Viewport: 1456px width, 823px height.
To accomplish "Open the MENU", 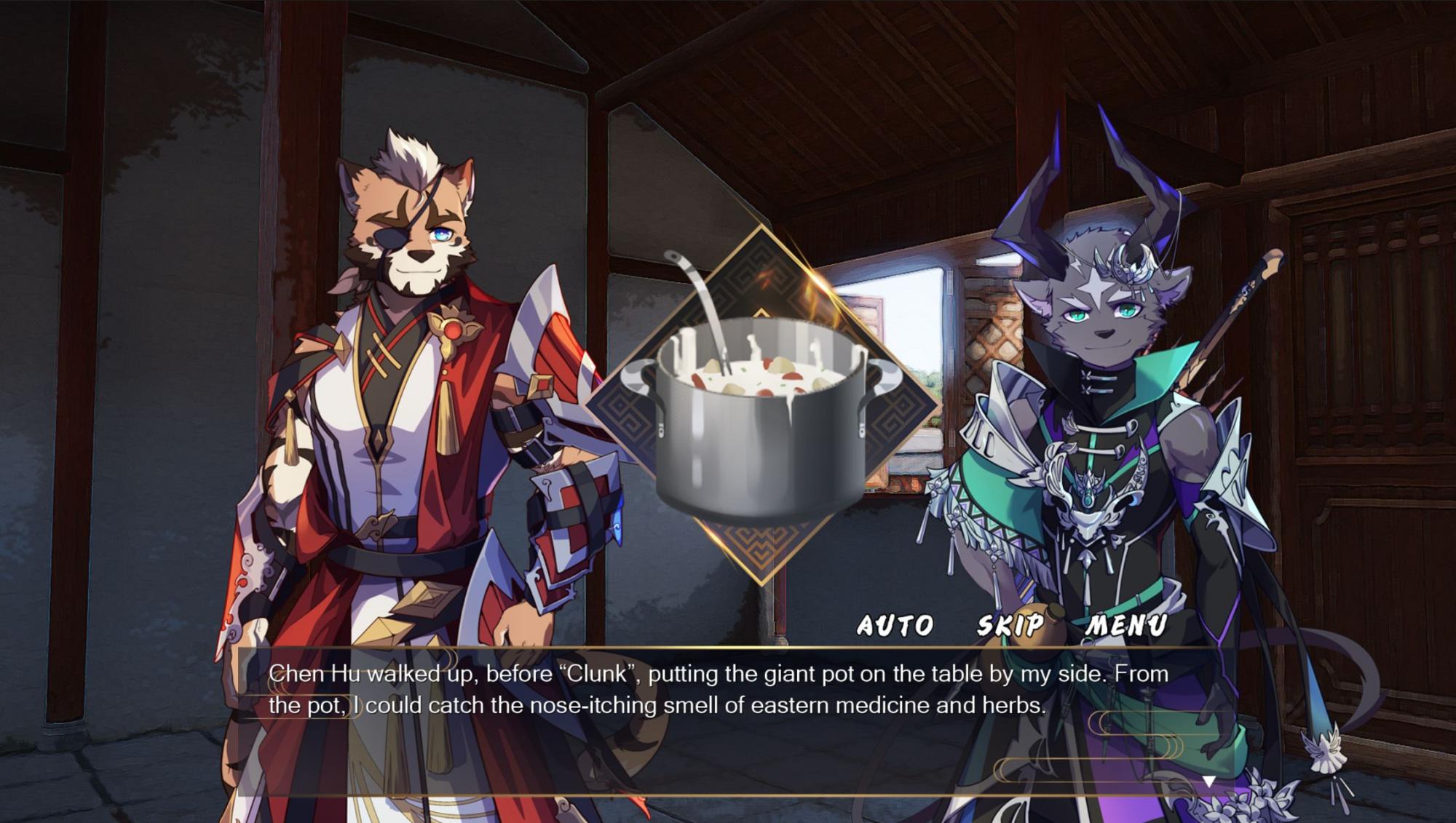I will tap(1126, 625).
